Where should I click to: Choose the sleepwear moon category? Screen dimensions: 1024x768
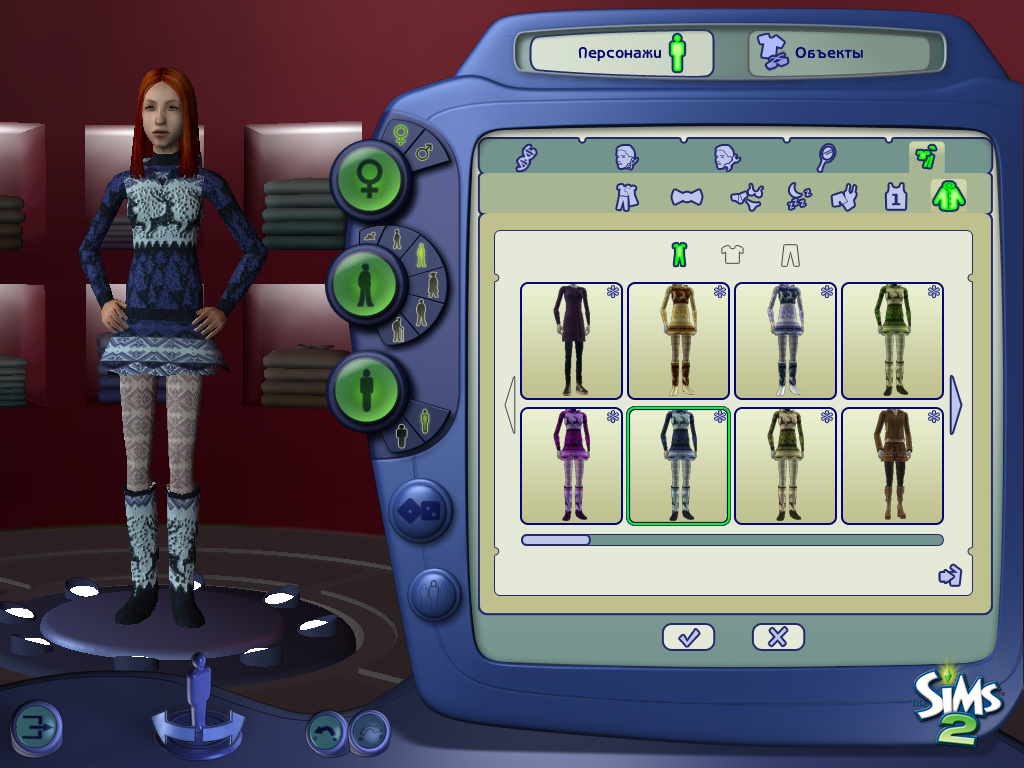[x=797, y=196]
